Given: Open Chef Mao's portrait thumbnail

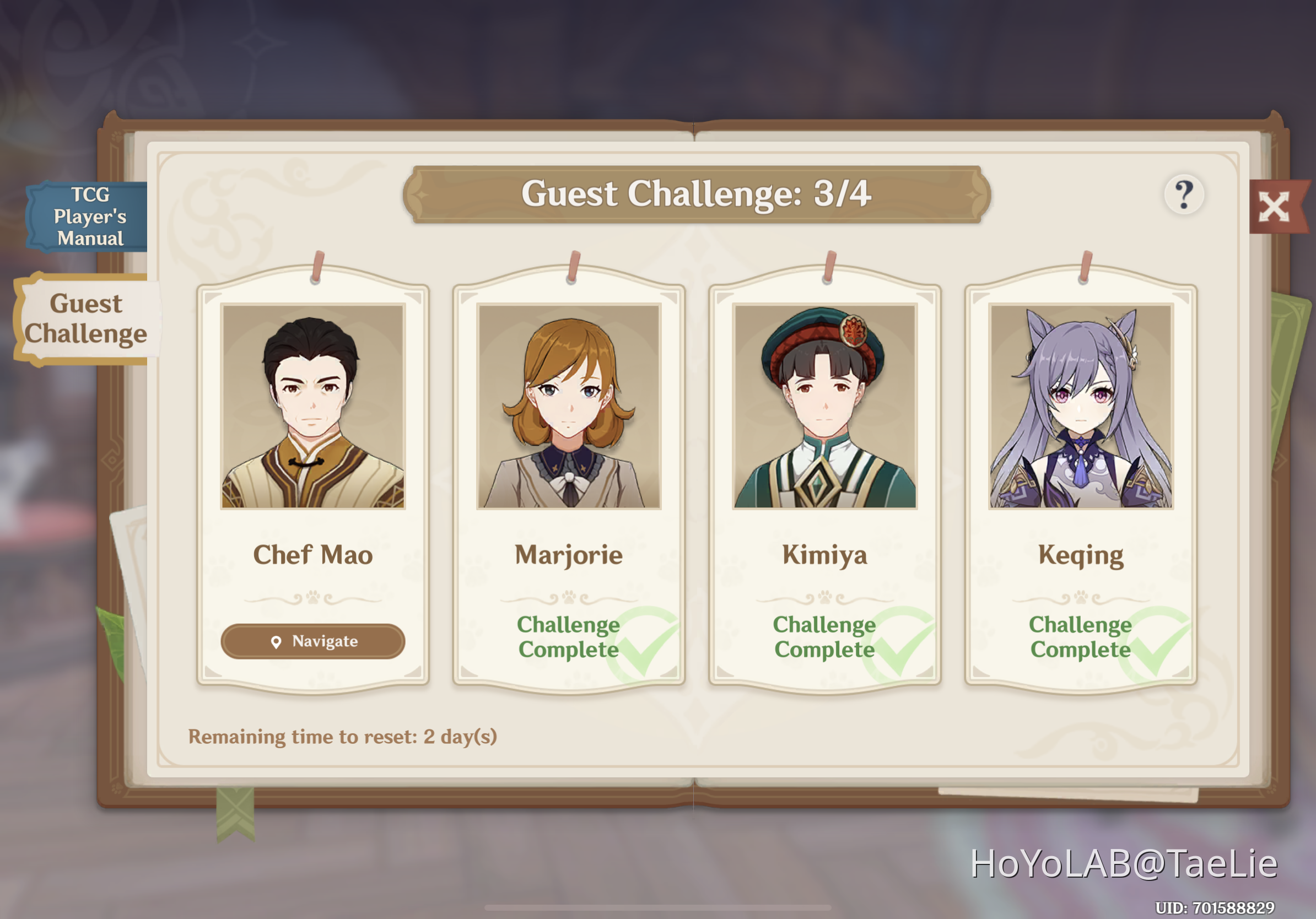Looking at the screenshot, I should 312,407.
